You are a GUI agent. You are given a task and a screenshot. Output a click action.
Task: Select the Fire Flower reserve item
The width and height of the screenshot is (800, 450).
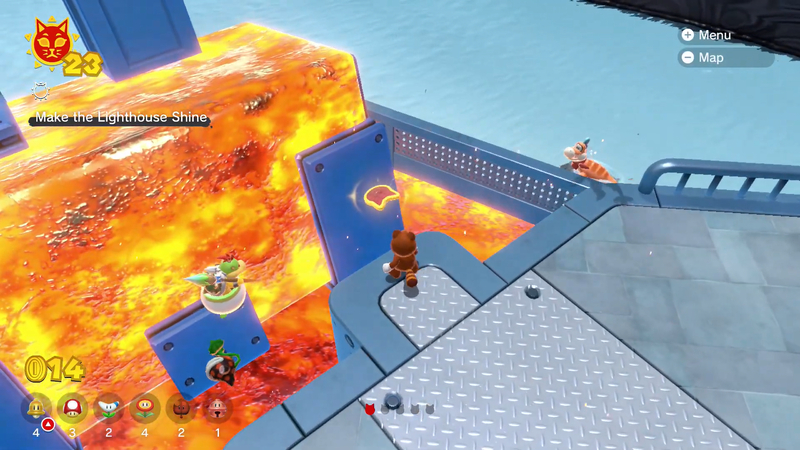coord(144,408)
